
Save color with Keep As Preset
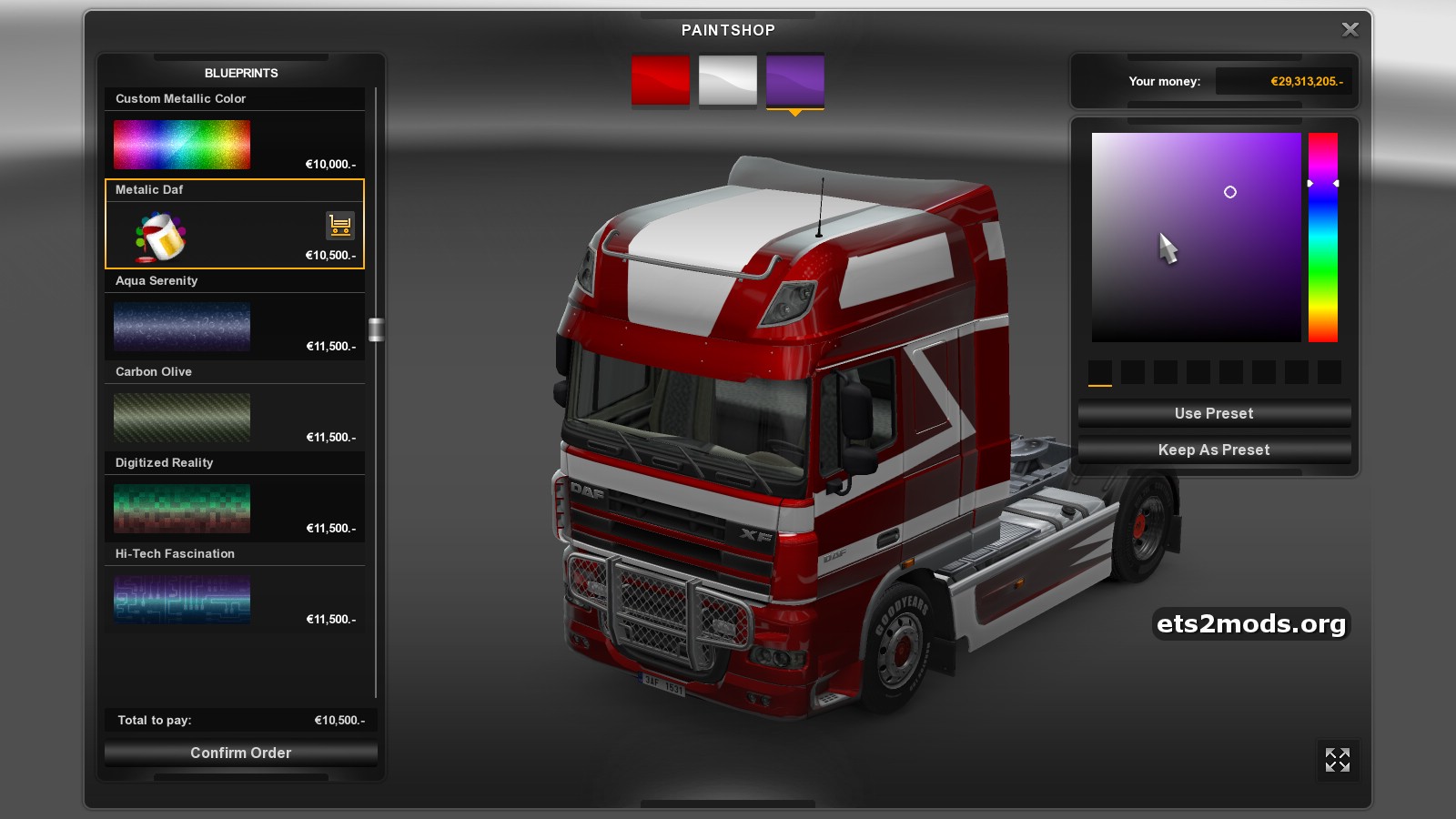coord(1214,450)
